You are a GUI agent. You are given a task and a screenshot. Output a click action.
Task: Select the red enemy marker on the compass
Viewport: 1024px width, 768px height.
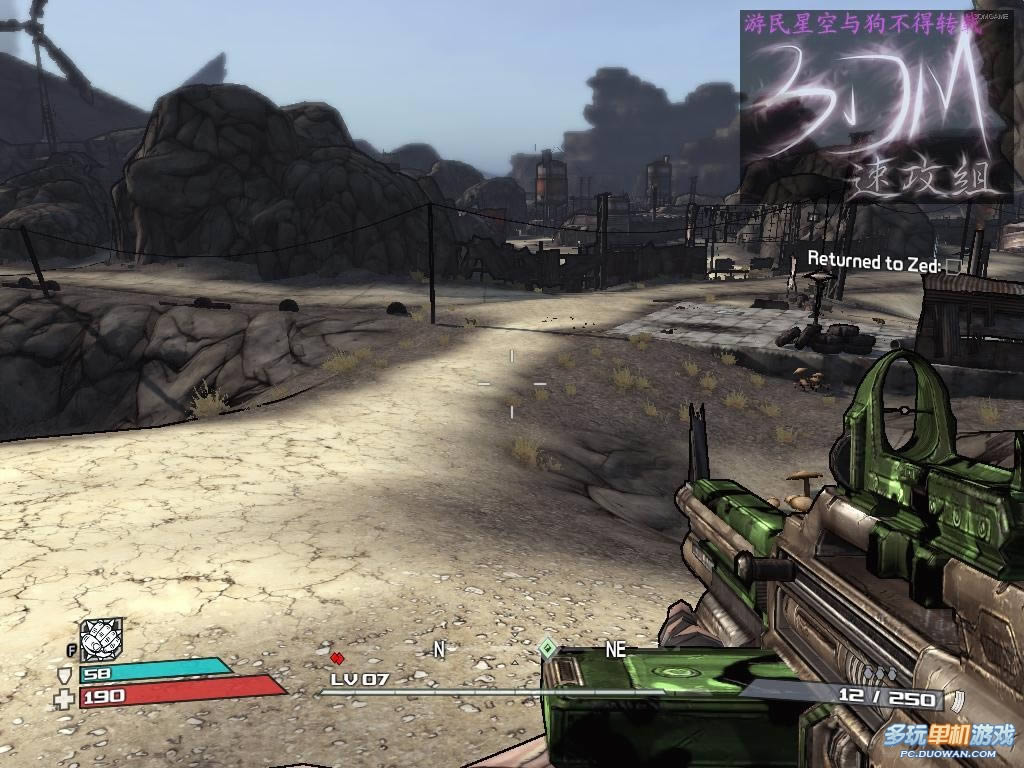(337, 657)
